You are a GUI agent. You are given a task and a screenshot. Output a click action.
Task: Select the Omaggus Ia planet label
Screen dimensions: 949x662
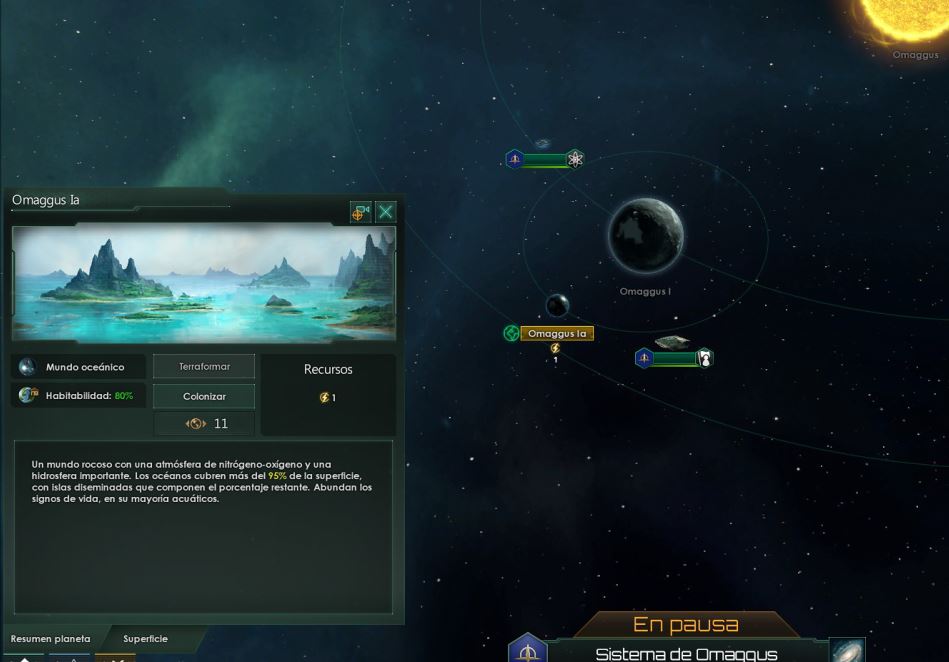(556, 333)
